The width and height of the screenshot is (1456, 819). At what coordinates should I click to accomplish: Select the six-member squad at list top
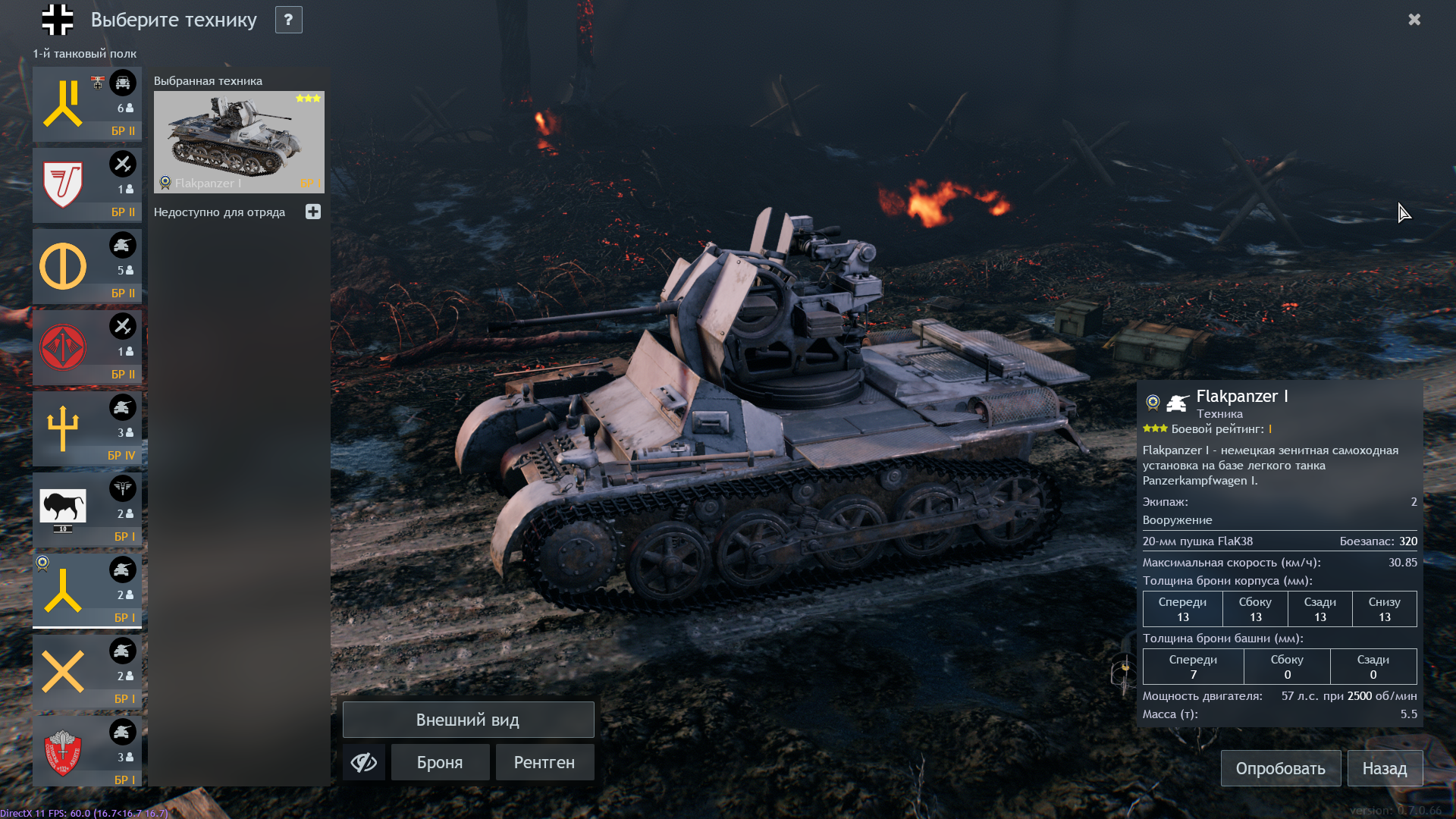(86, 104)
